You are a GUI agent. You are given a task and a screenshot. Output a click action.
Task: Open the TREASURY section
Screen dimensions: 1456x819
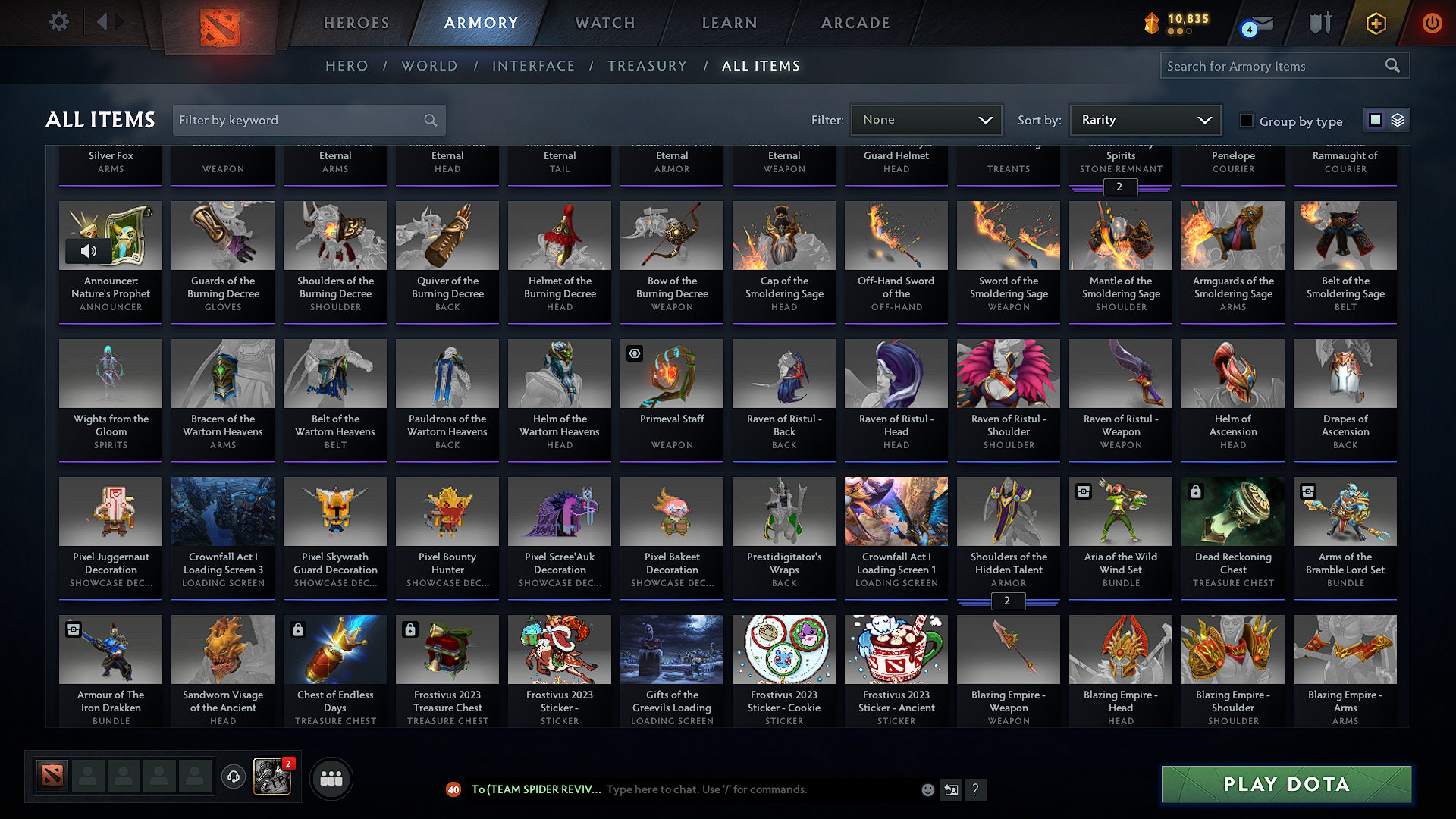click(647, 66)
